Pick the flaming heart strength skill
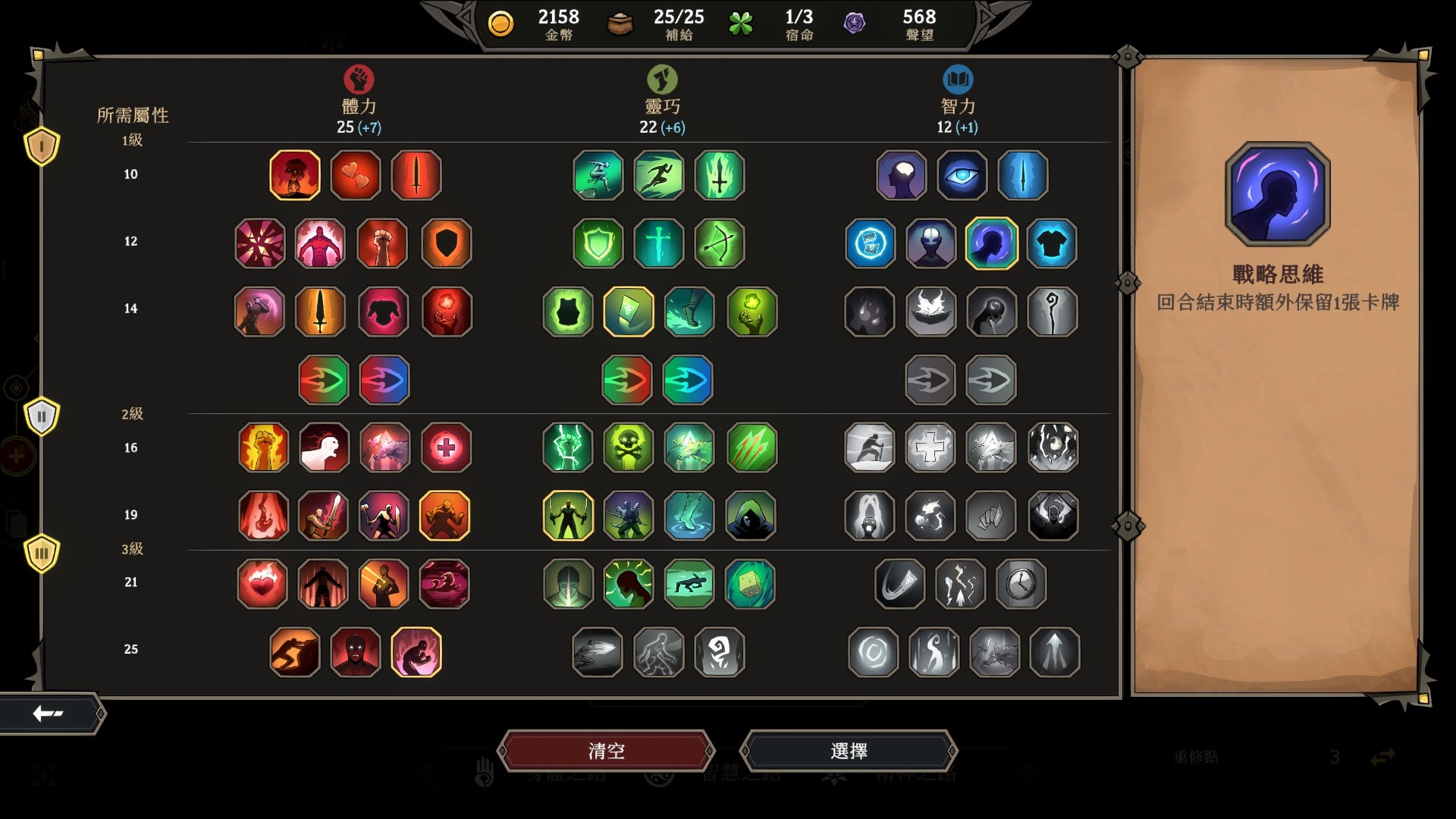Image resolution: width=1456 pixels, height=819 pixels. (262, 584)
